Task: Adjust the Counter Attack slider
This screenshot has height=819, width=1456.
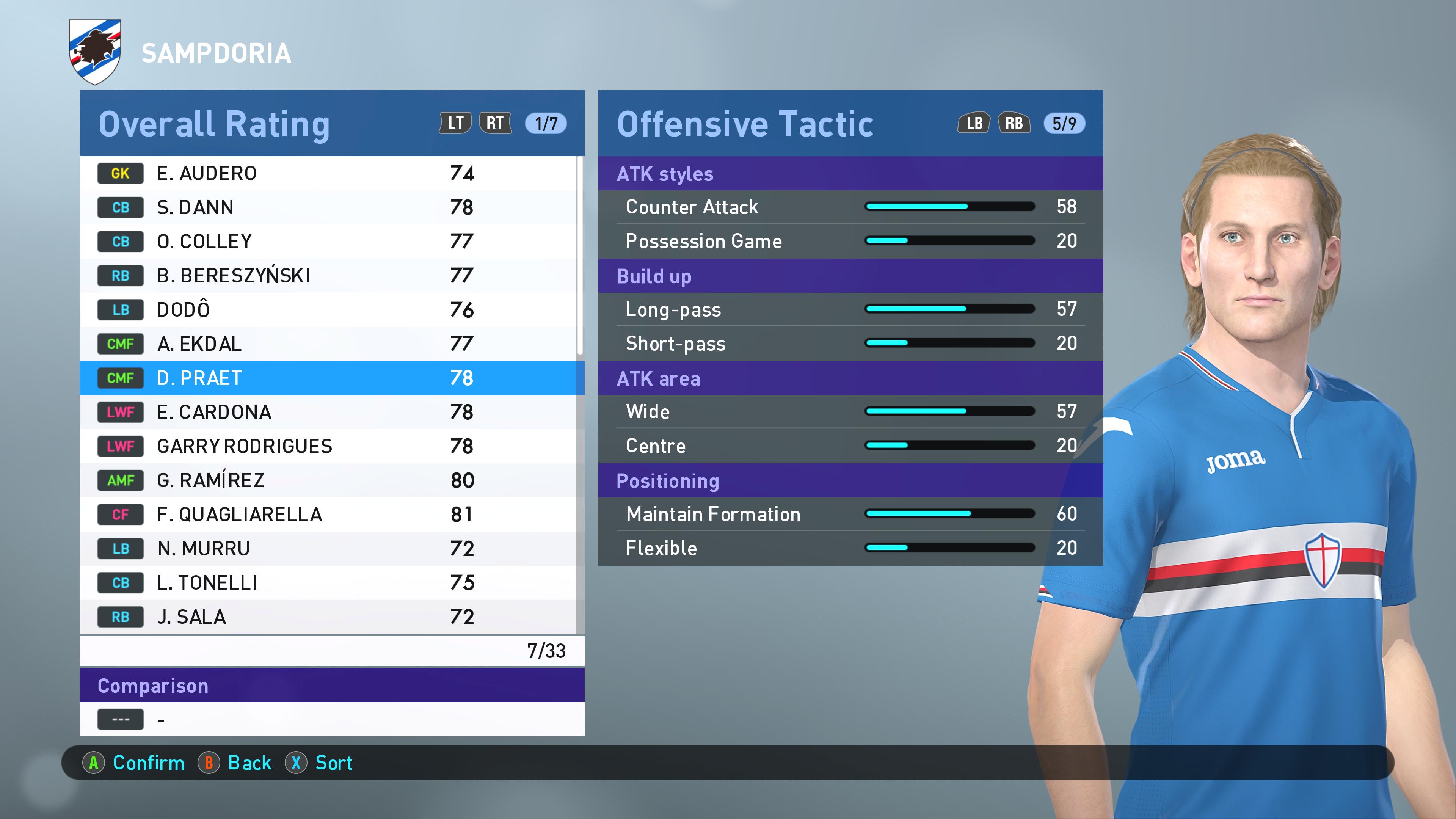Action: (x=949, y=207)
